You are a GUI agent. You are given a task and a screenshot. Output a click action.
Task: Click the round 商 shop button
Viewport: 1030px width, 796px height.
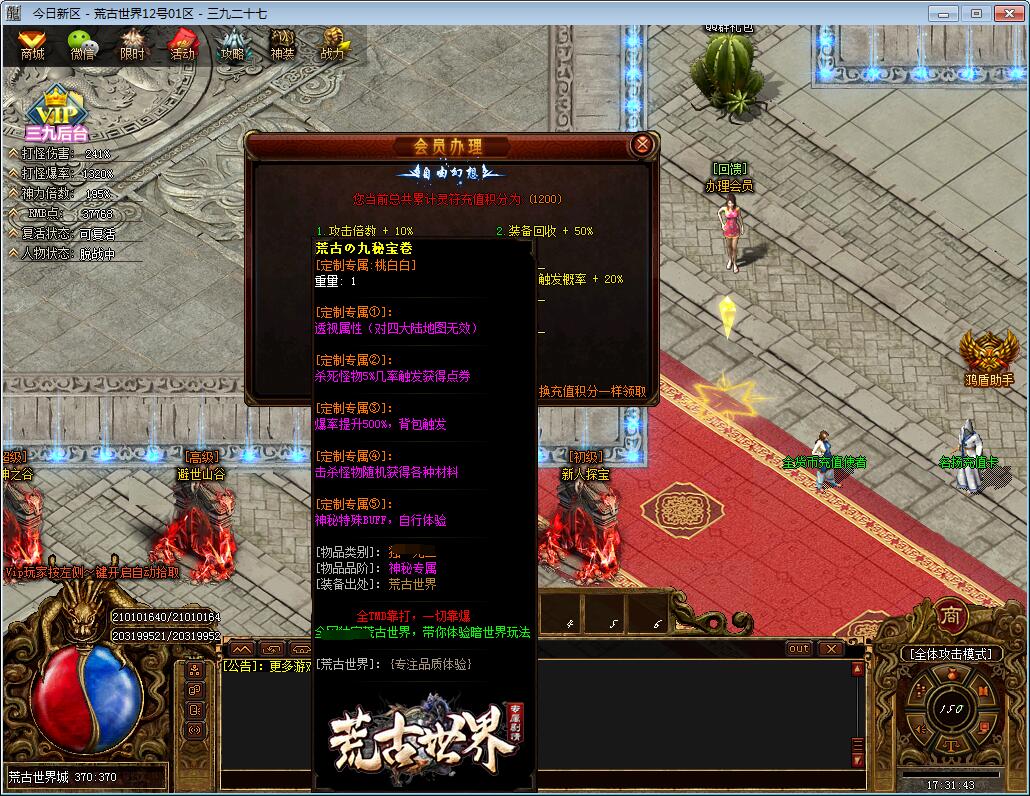[950, 616]
